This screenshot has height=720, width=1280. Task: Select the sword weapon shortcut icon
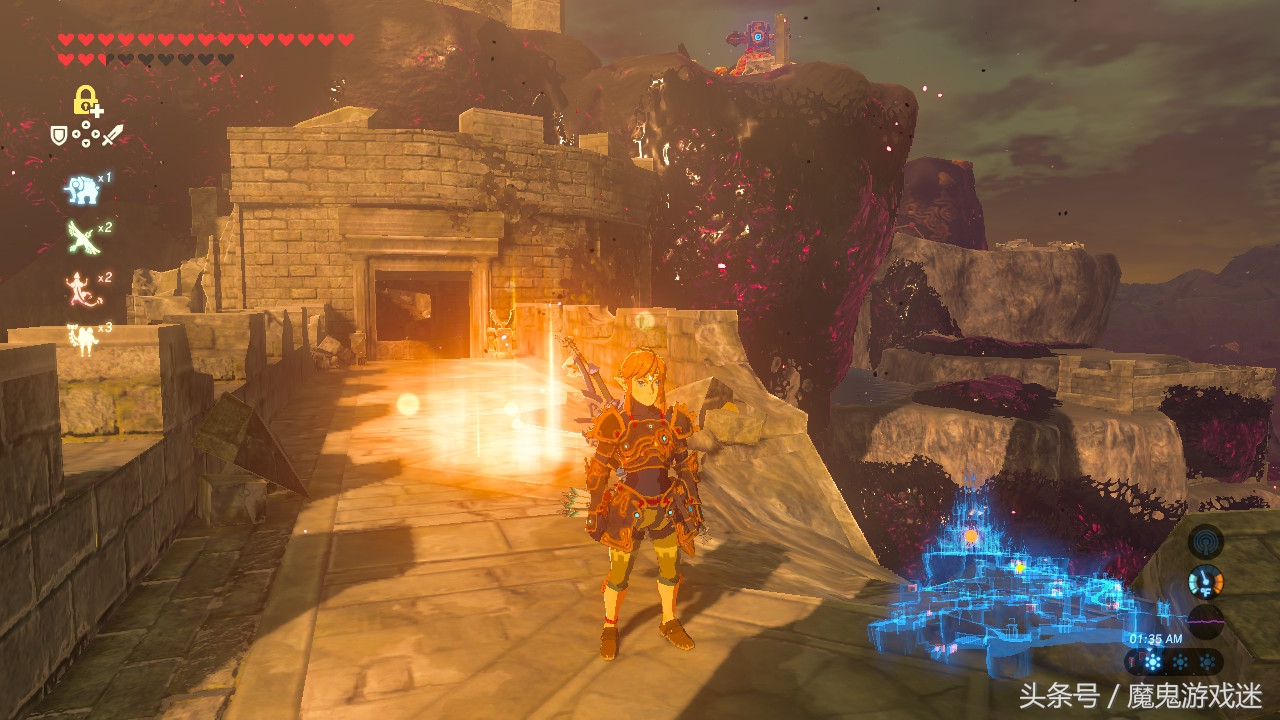point(112,134)
